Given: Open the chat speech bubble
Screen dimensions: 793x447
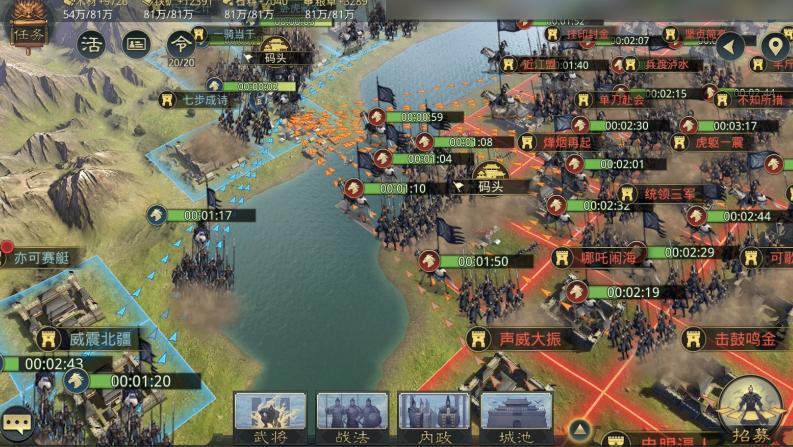Looking at the screenshot, I should 16,422.
